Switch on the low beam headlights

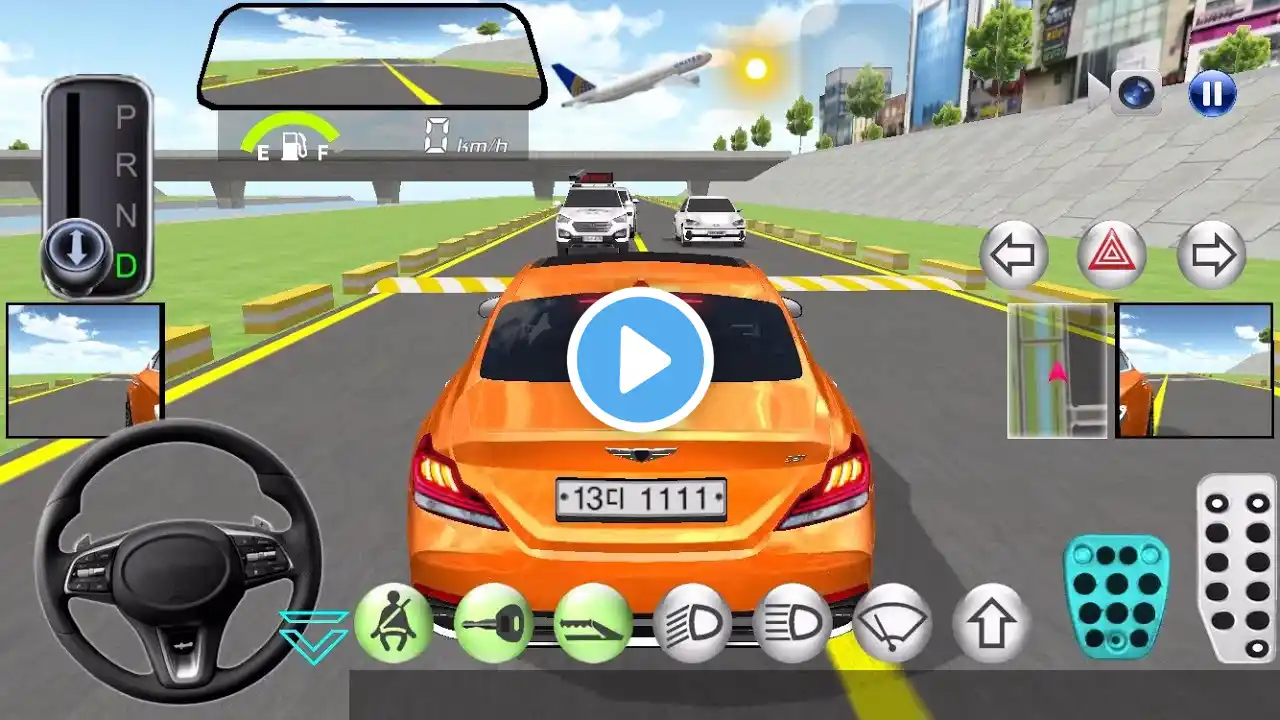[693, 623]
